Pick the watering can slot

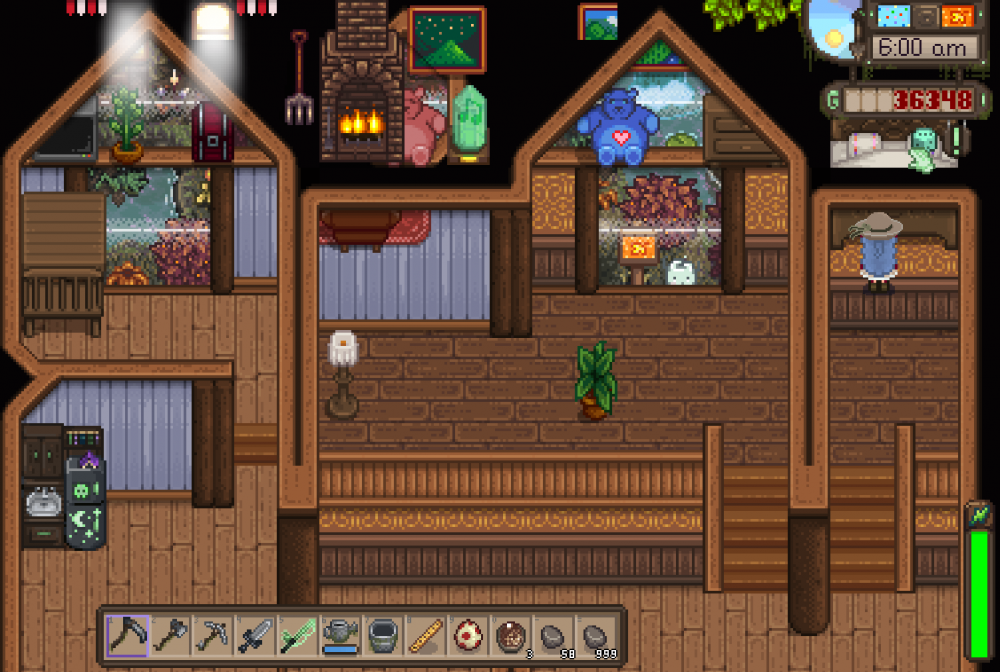342,635
